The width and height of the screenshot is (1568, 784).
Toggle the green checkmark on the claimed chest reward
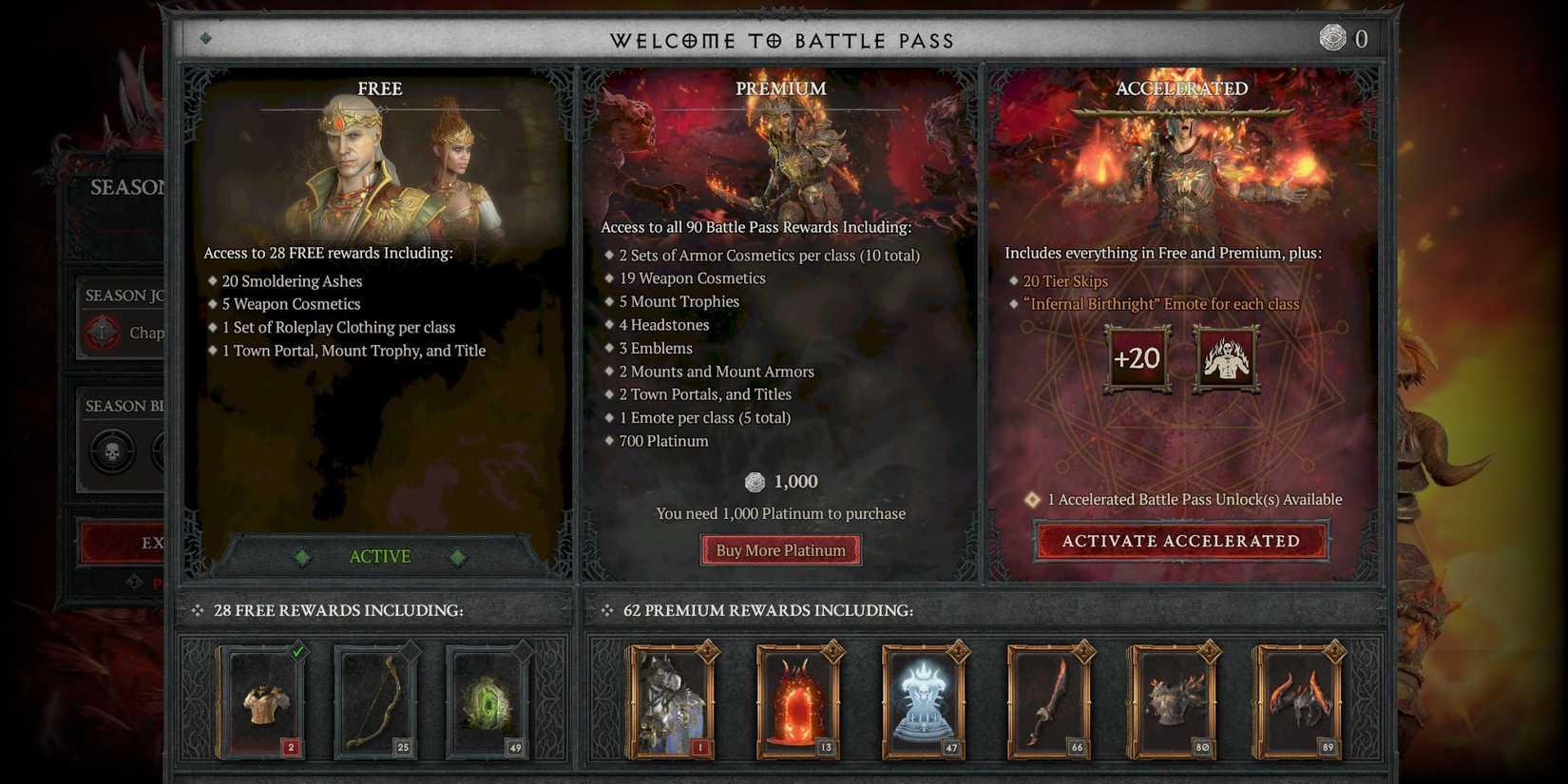(x=296, y=649)
